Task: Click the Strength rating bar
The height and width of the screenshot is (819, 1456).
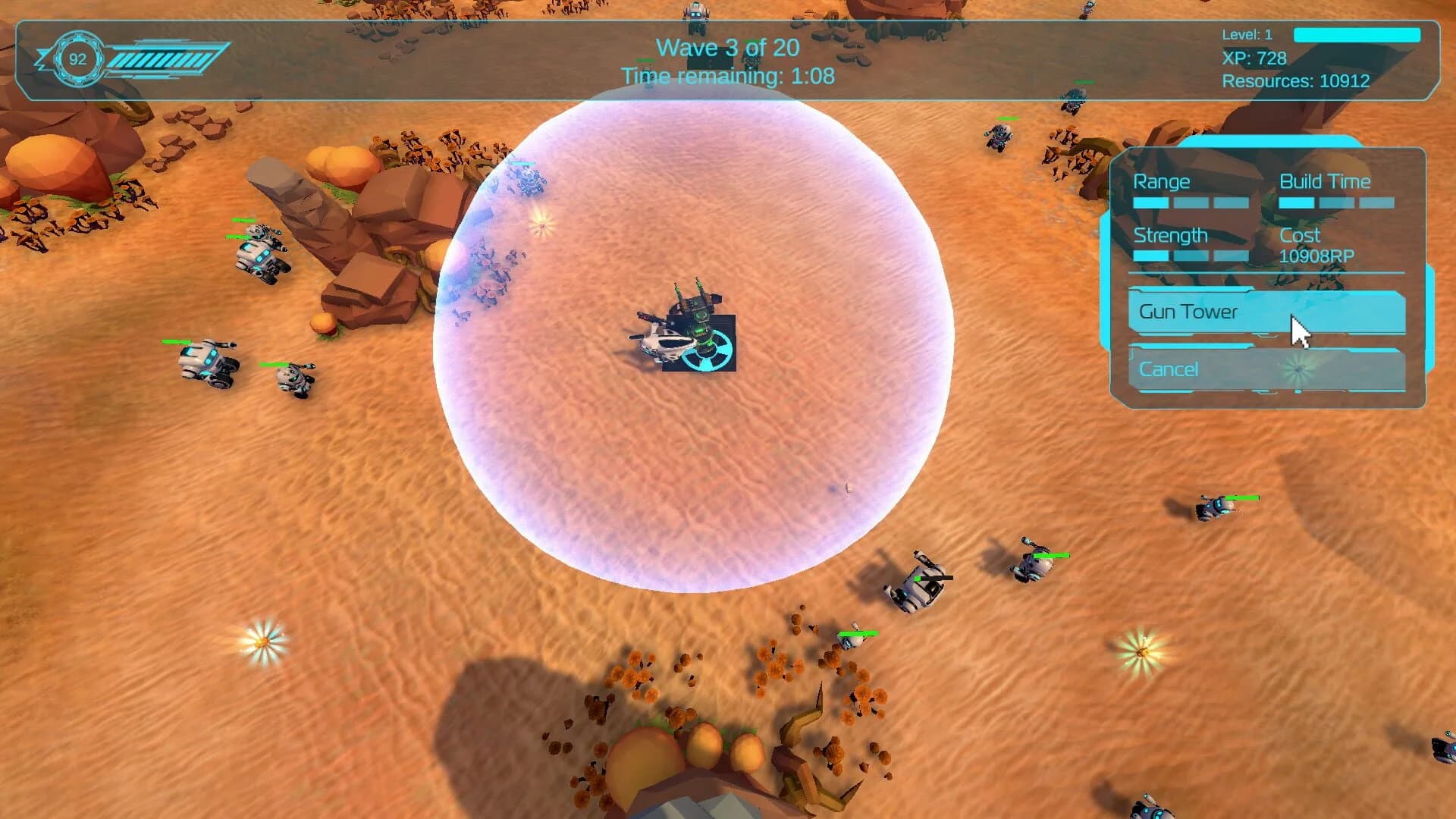Action: pos(1191,256)
